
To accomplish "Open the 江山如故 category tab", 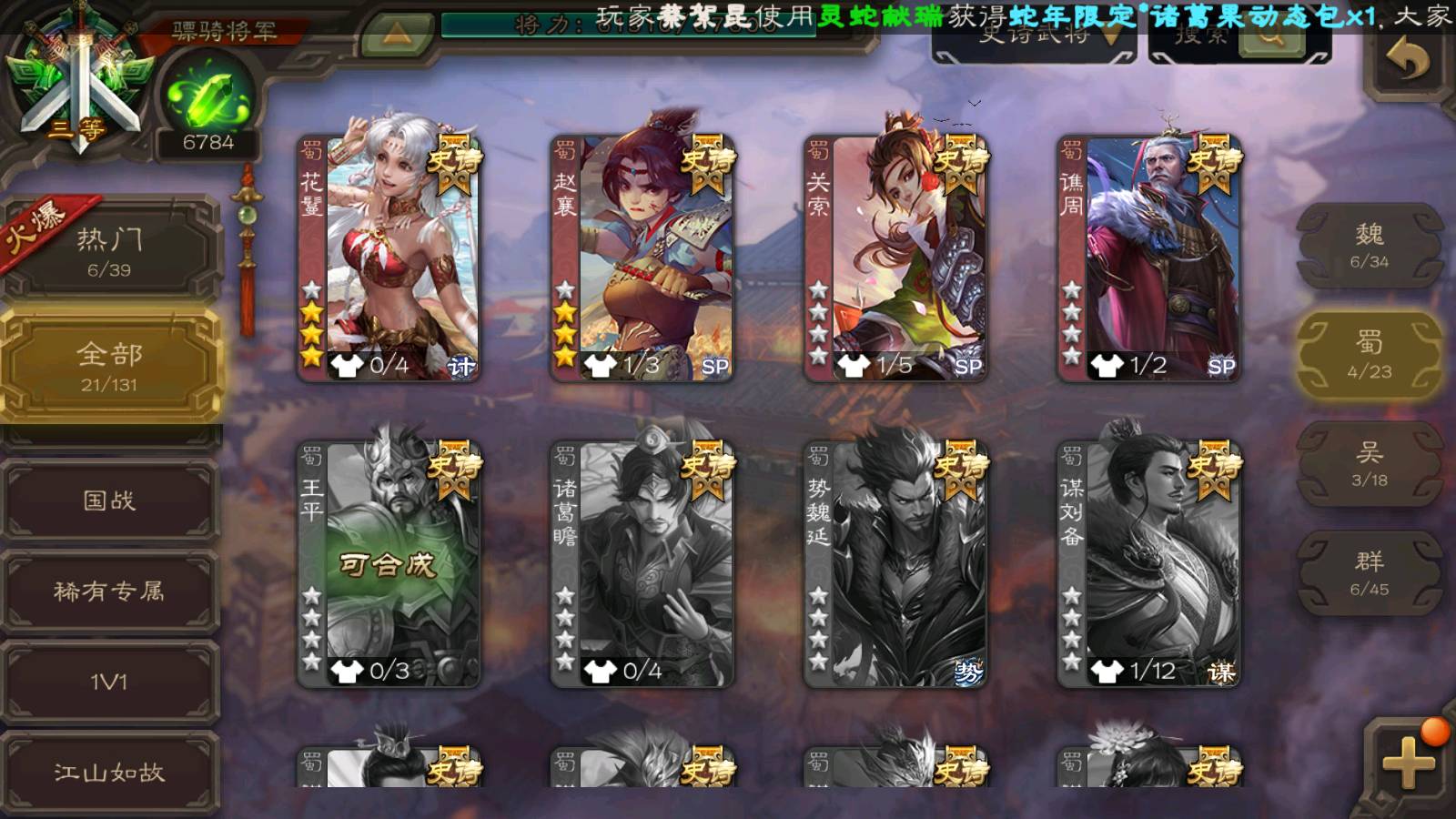I will coord(109,772).
